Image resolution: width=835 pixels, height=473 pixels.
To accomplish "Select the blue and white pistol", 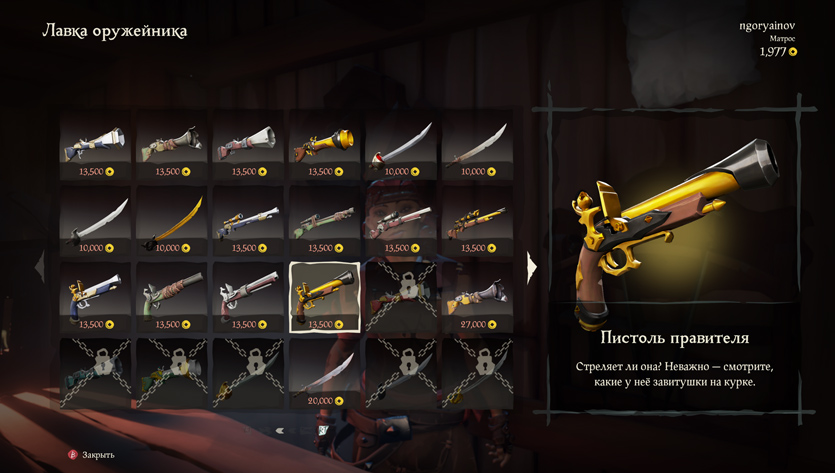I will [95, 298].
